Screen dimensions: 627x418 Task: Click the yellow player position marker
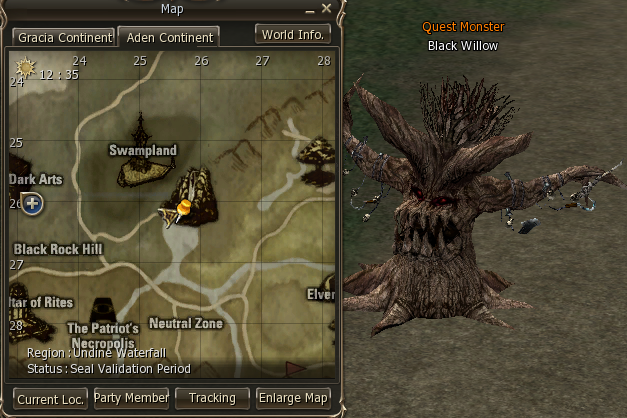183,207
